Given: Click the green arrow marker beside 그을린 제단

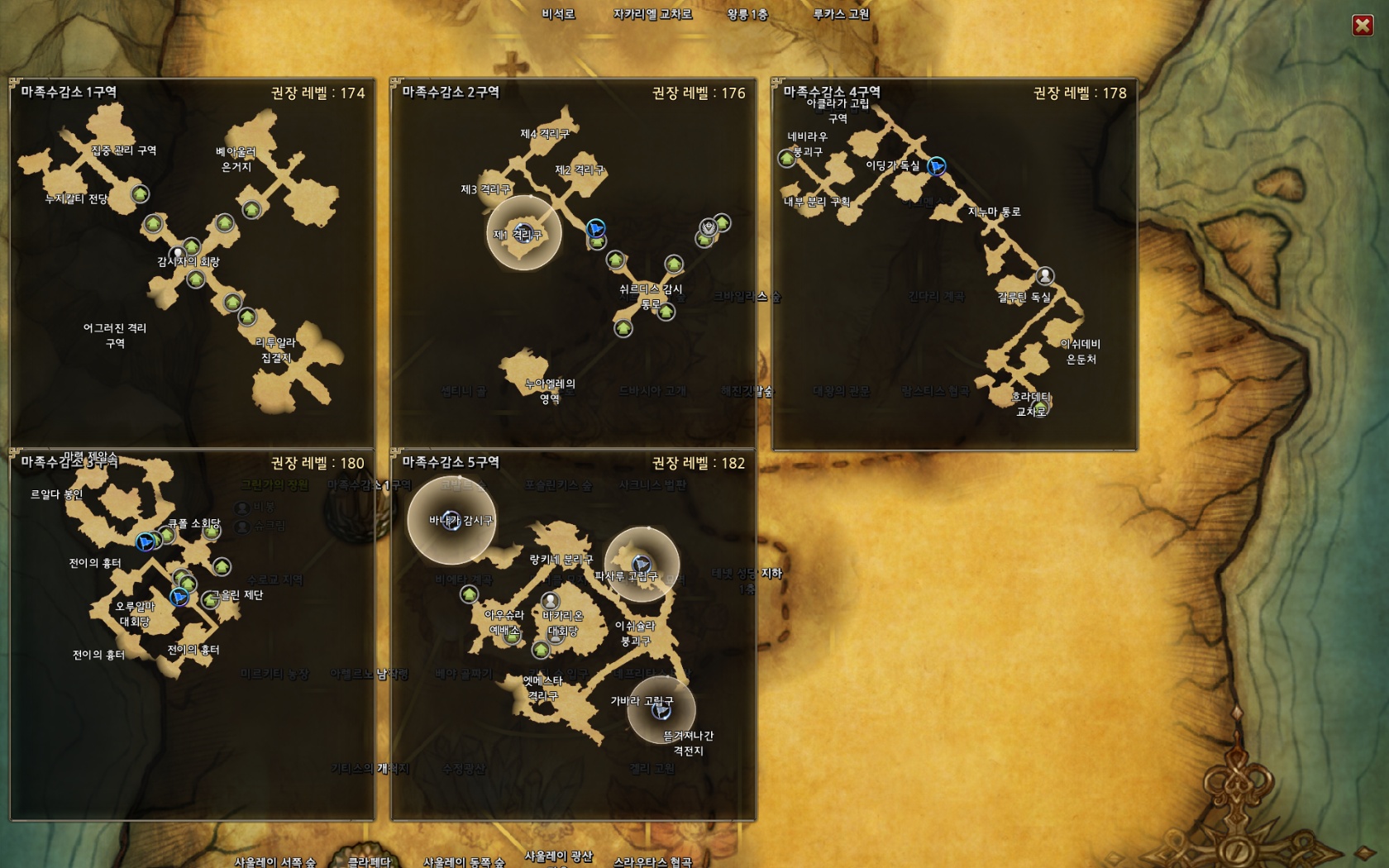Looking at the screenshot, I should click(210, 599).
